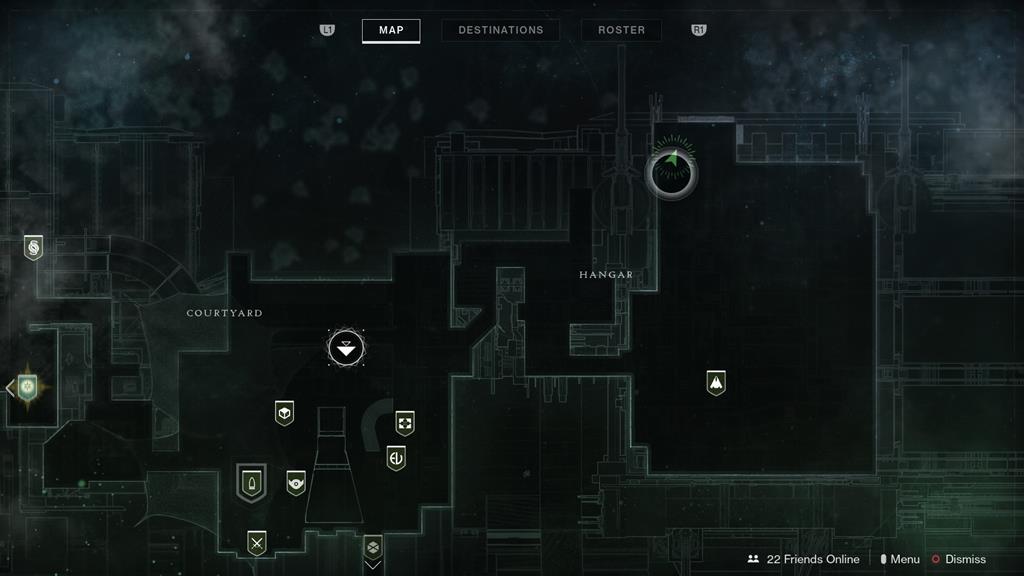Choose the cube vendor marker
The image size is (1024, 576).
[285, 412]
